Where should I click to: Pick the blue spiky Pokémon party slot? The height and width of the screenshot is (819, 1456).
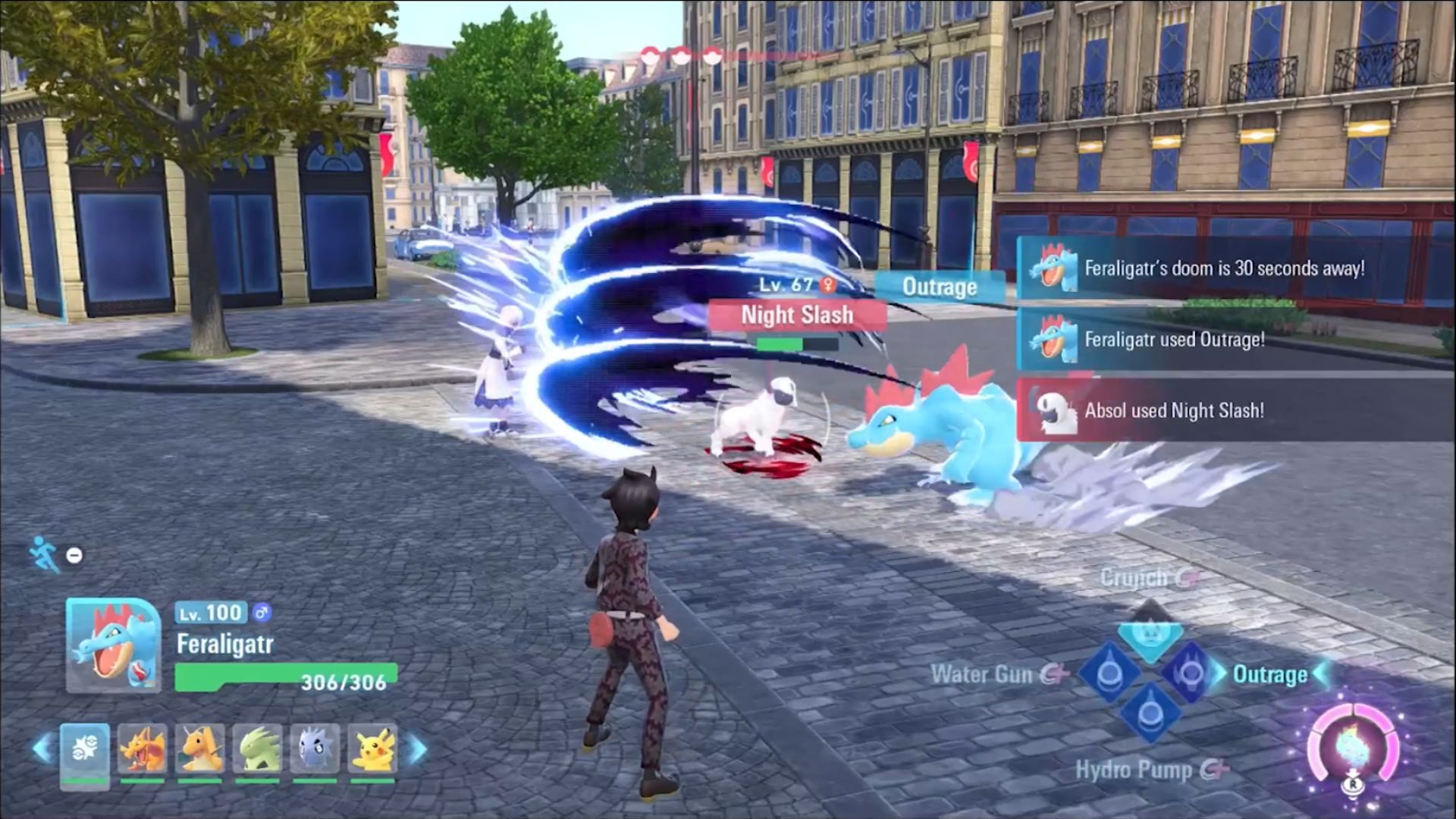point(315,749)
